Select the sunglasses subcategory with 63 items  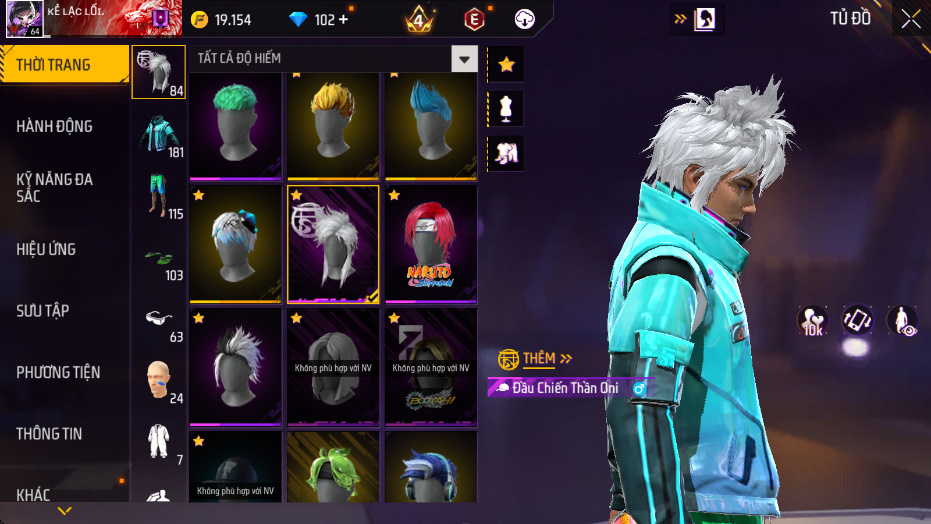point(159,320)
